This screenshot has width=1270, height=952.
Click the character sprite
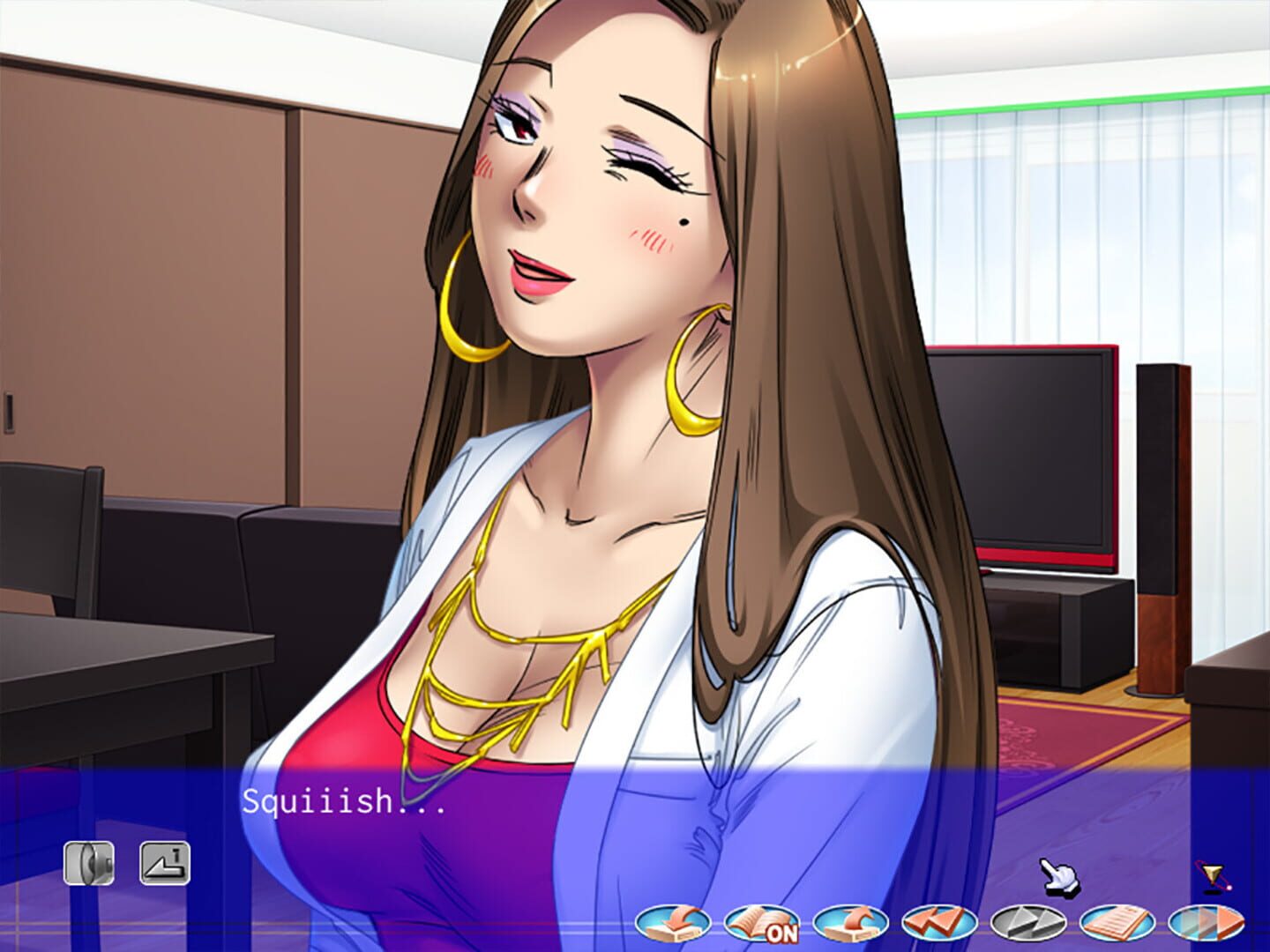617,353
